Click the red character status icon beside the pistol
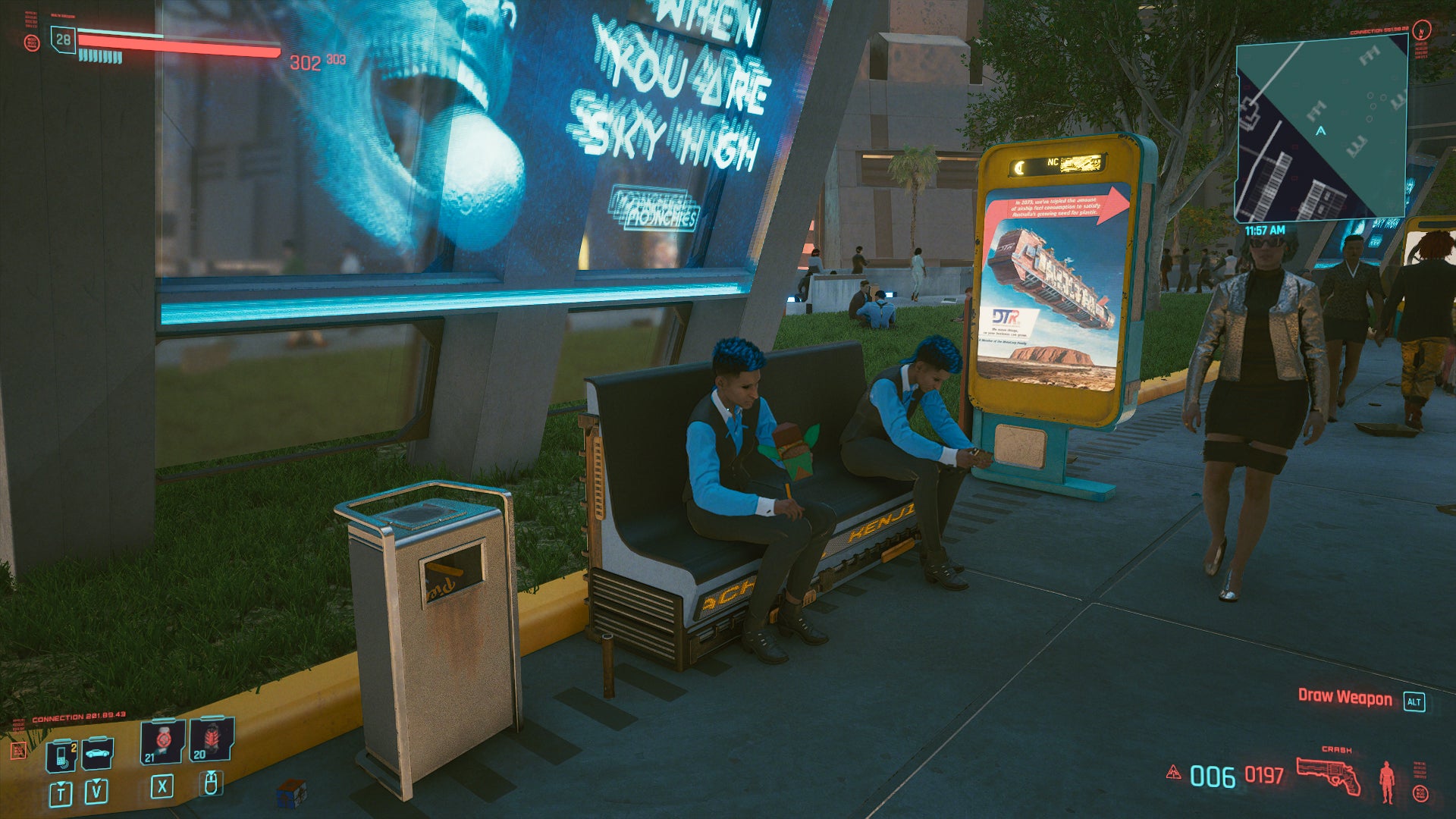The image size is (1456, 819). click(1387, 783)
